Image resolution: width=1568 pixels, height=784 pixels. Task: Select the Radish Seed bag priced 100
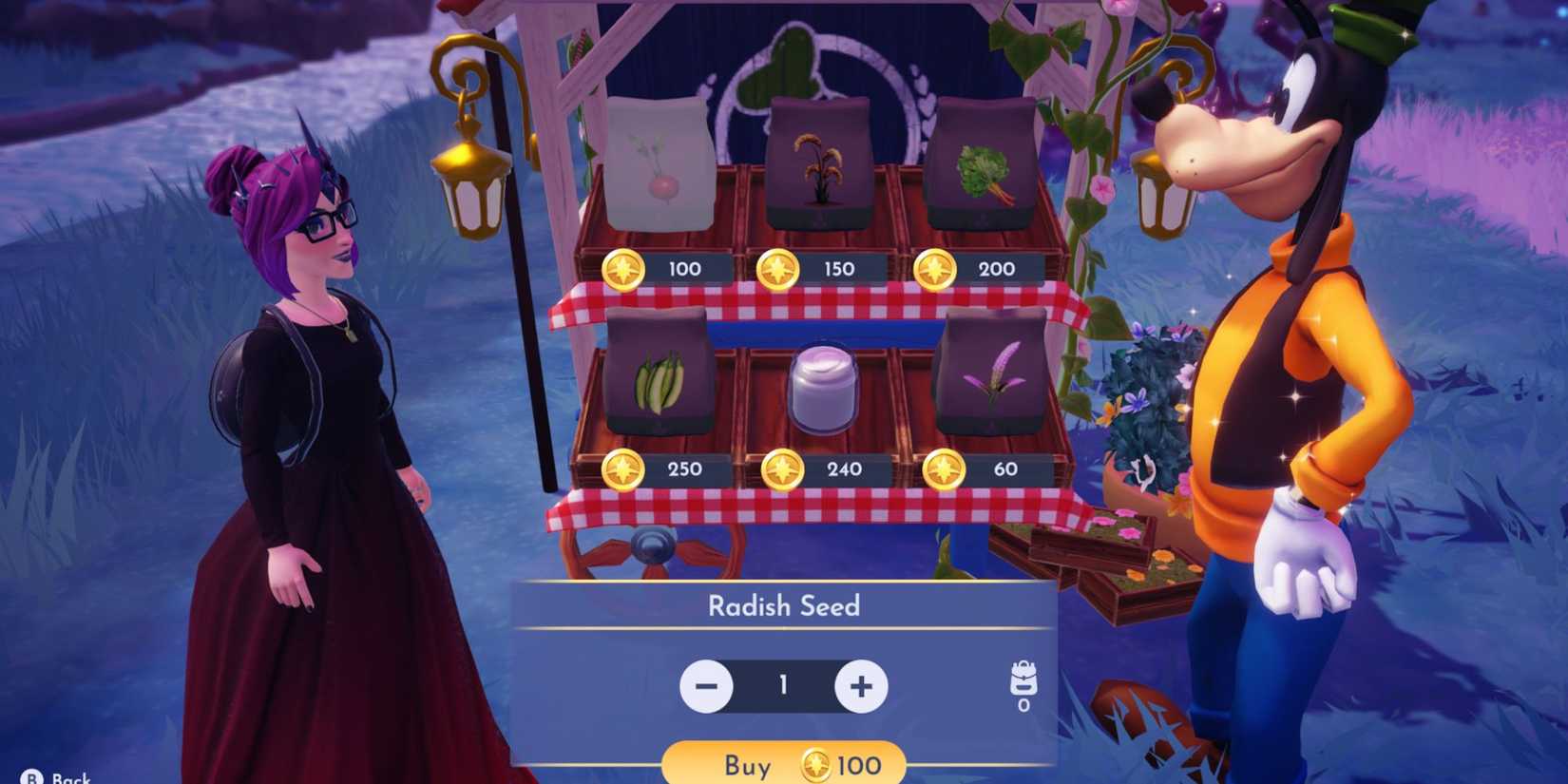click(x=662, y=162)
